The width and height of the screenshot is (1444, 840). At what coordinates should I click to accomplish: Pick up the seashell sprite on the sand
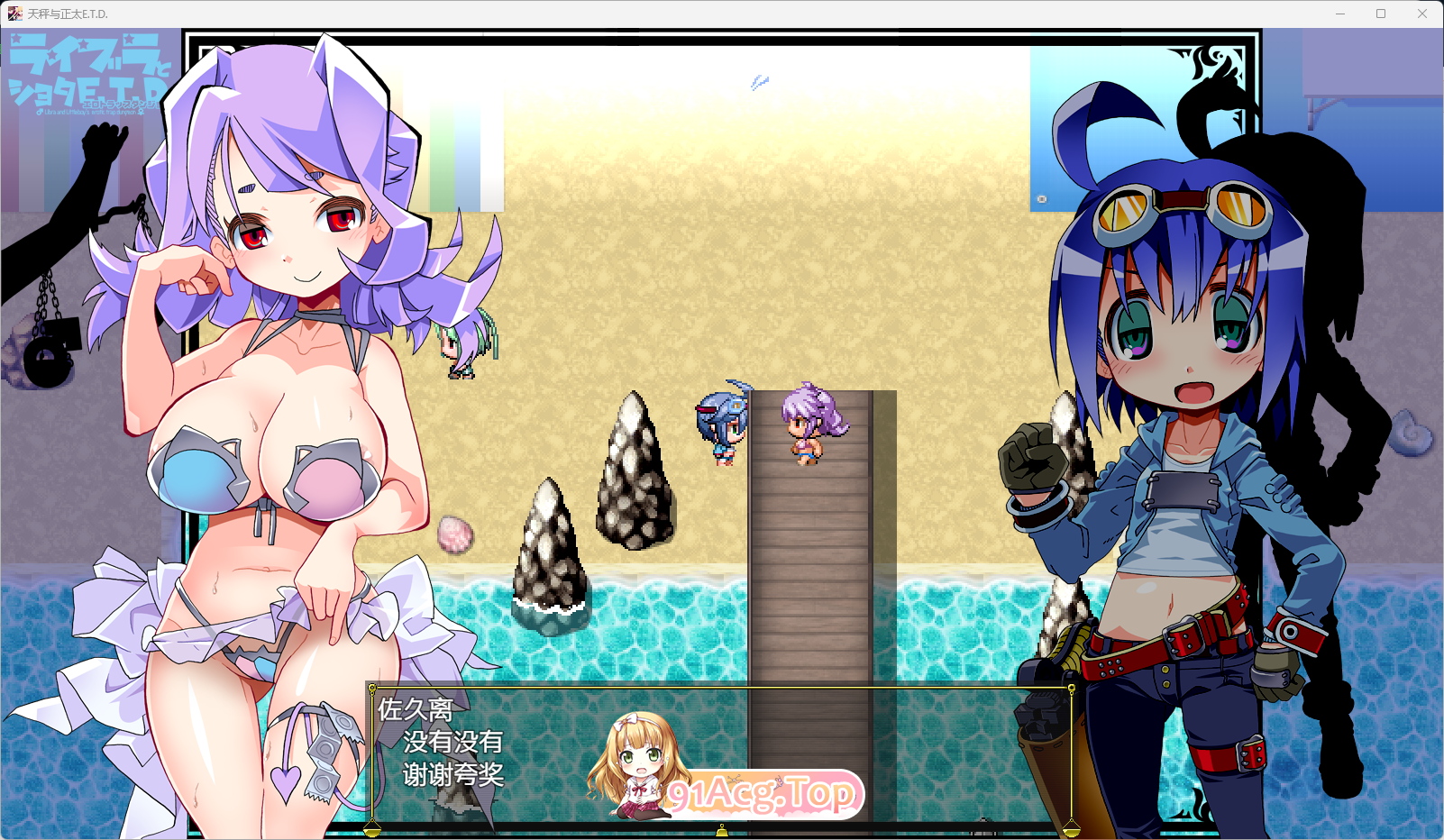pos(457,534)
